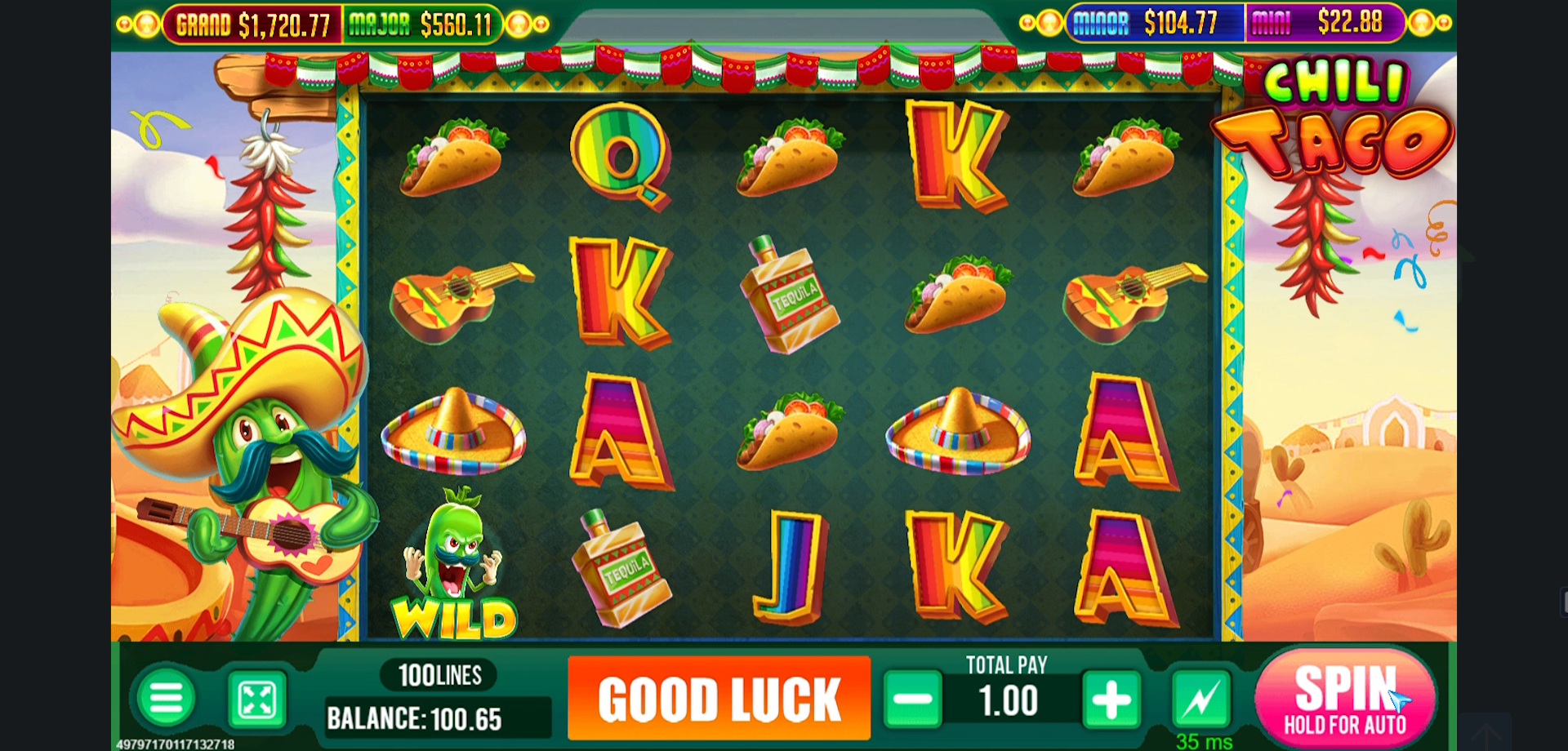Click the GOOD LUCK bar
1568x751 pixels.
tap(719, 700)
